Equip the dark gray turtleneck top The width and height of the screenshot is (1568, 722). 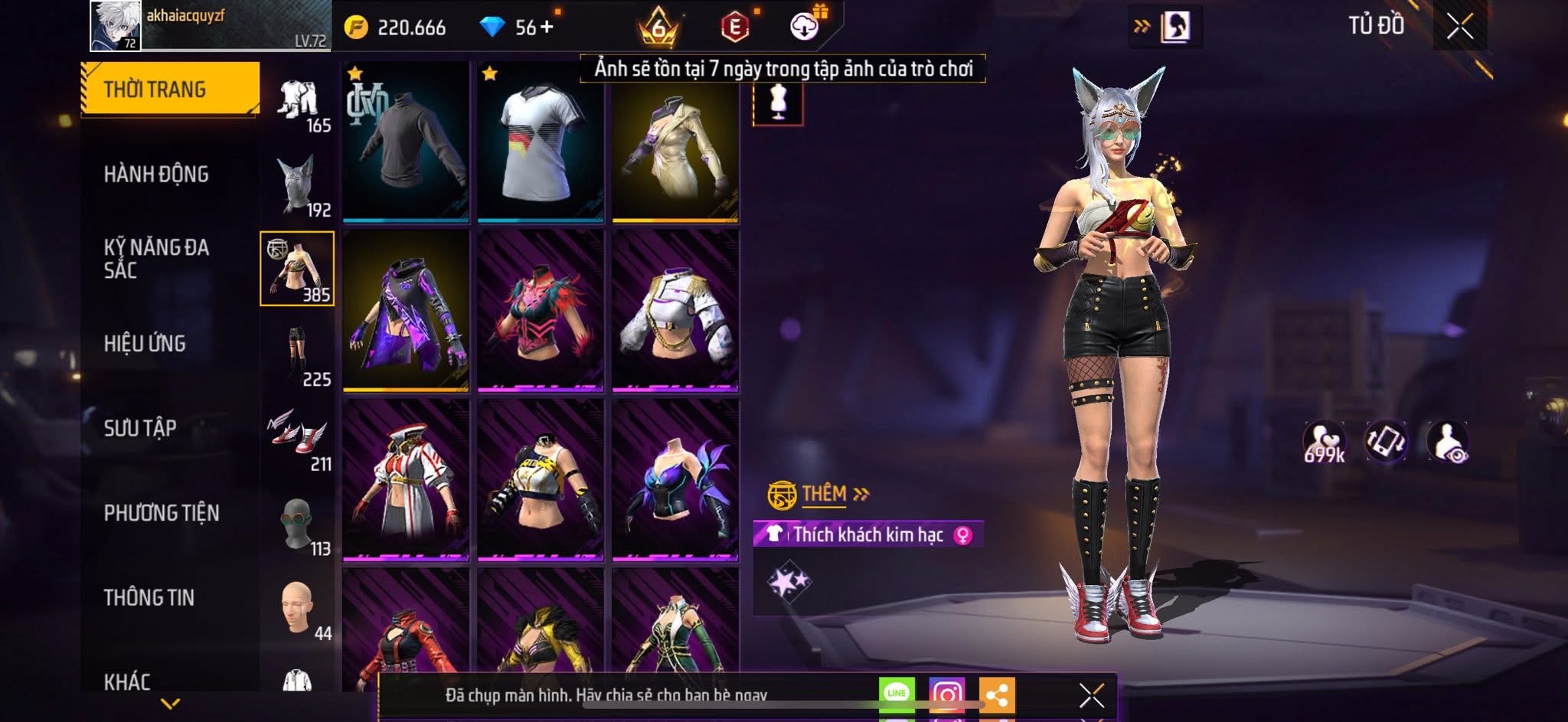[406, 142]
